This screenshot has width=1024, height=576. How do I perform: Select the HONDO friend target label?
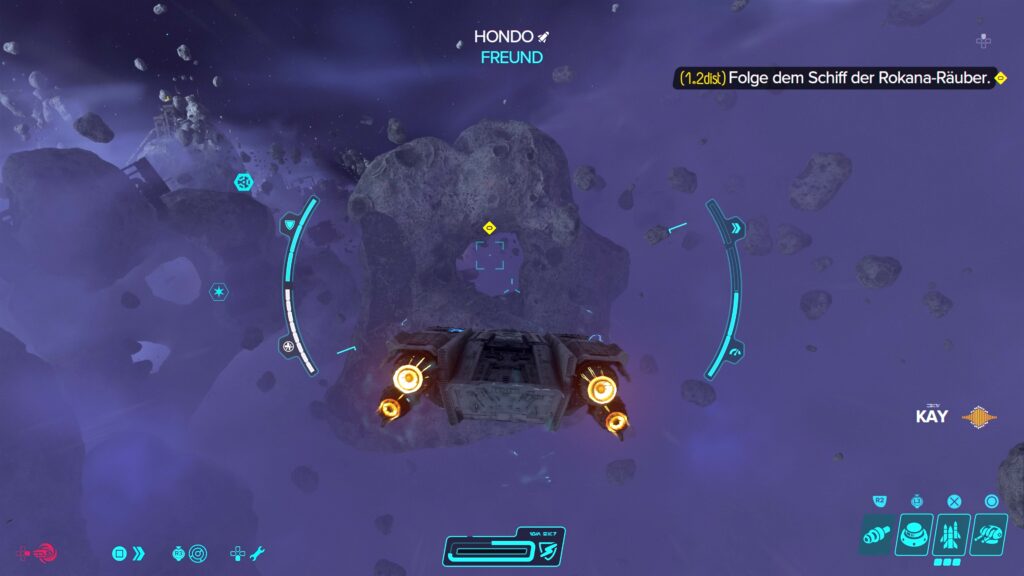(x=511, y=46)
